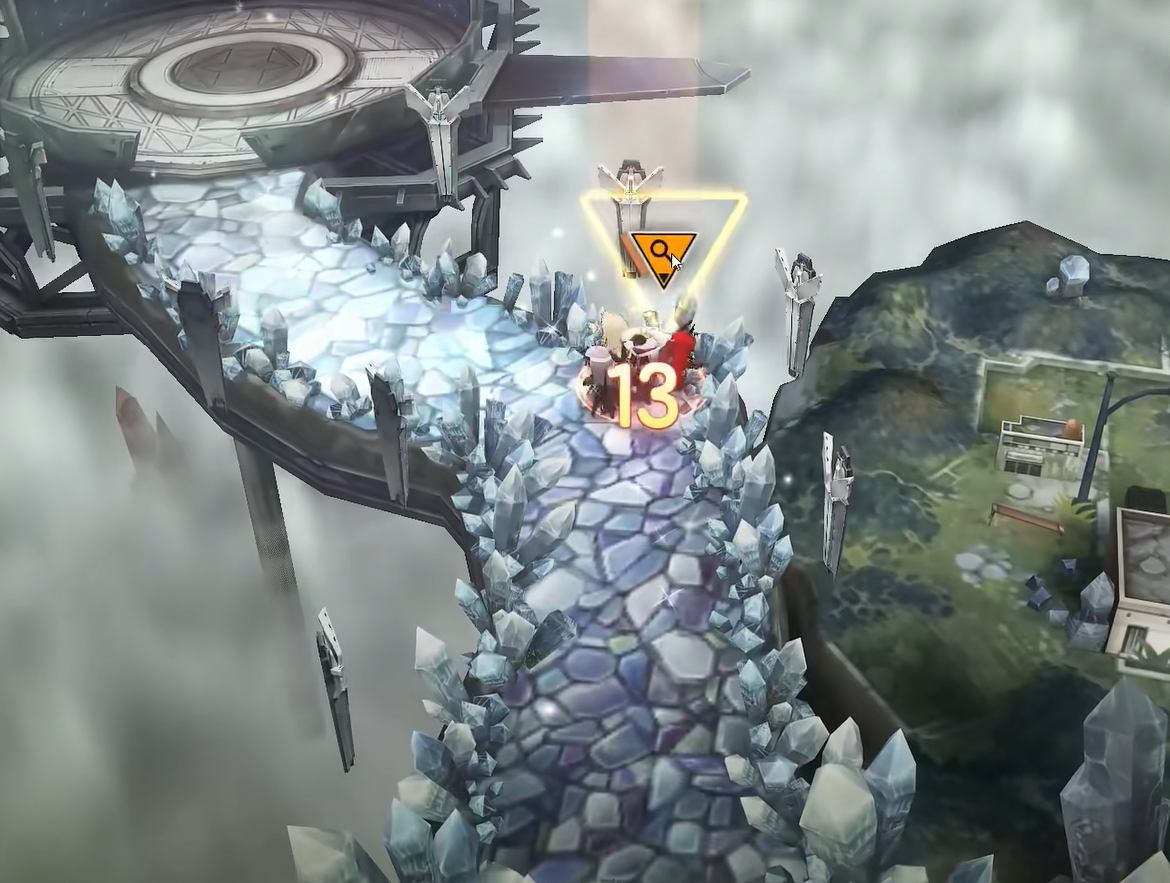The height and width of the screenshot is (883, 1170).
Task: Click the orange magnifying glass investigate marker
Action: pyautogui.click(x=662, y=255)
